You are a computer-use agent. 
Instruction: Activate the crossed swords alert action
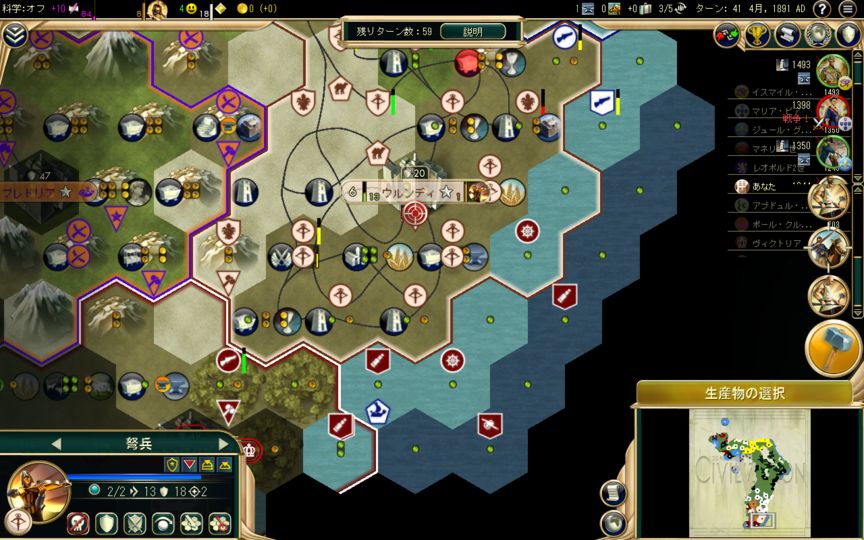click(135, 522)
